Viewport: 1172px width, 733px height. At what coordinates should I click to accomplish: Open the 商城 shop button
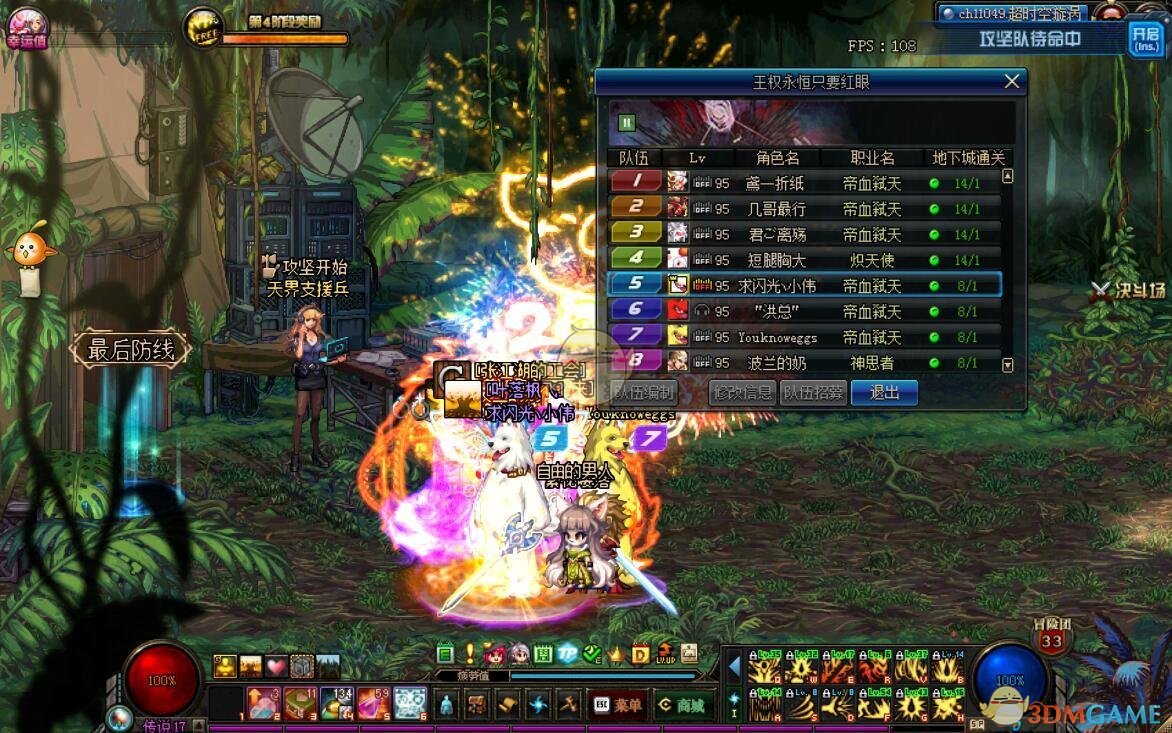(x=681, y=705)
